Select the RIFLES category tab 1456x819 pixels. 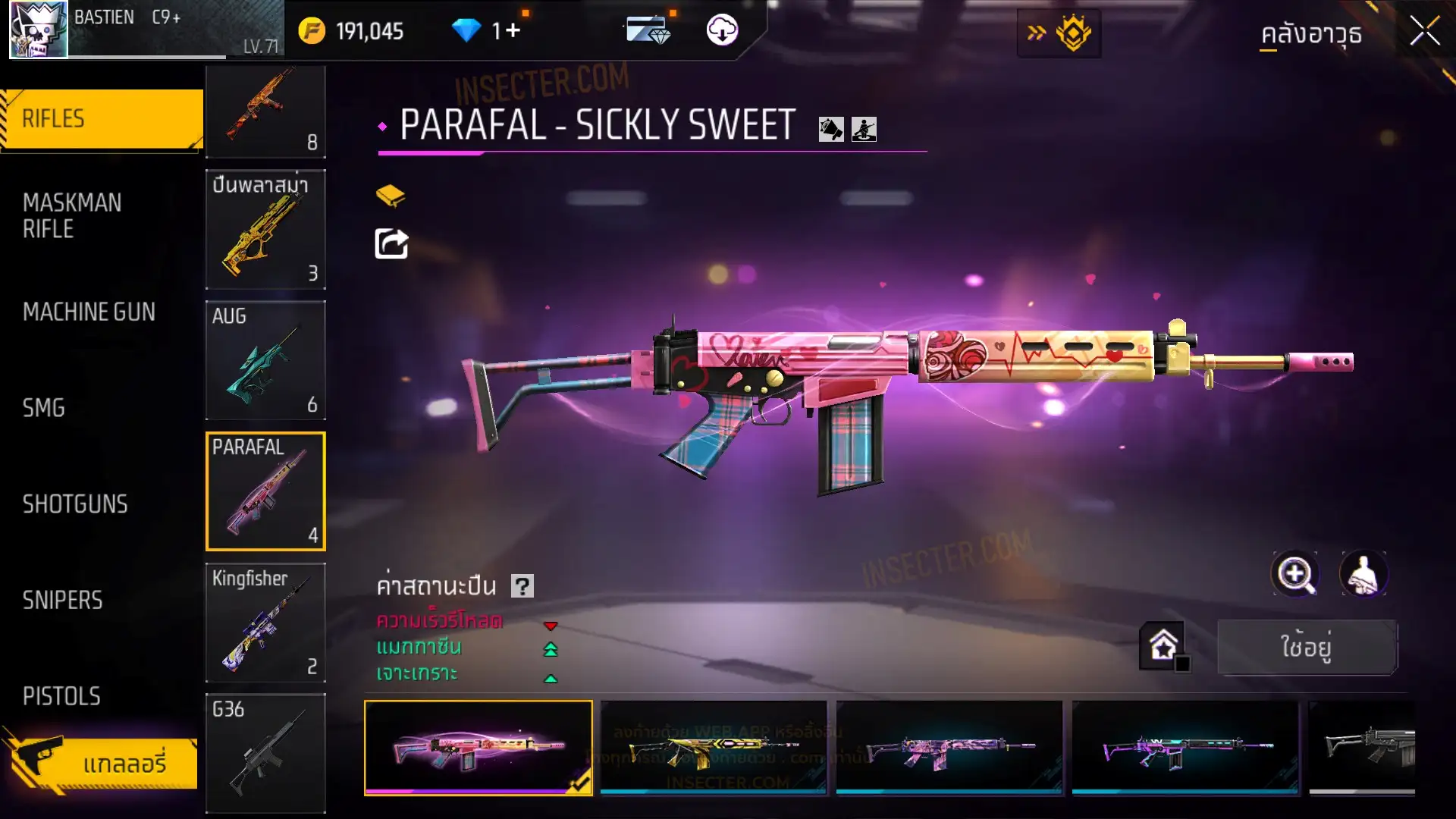(x=102, y=119)
